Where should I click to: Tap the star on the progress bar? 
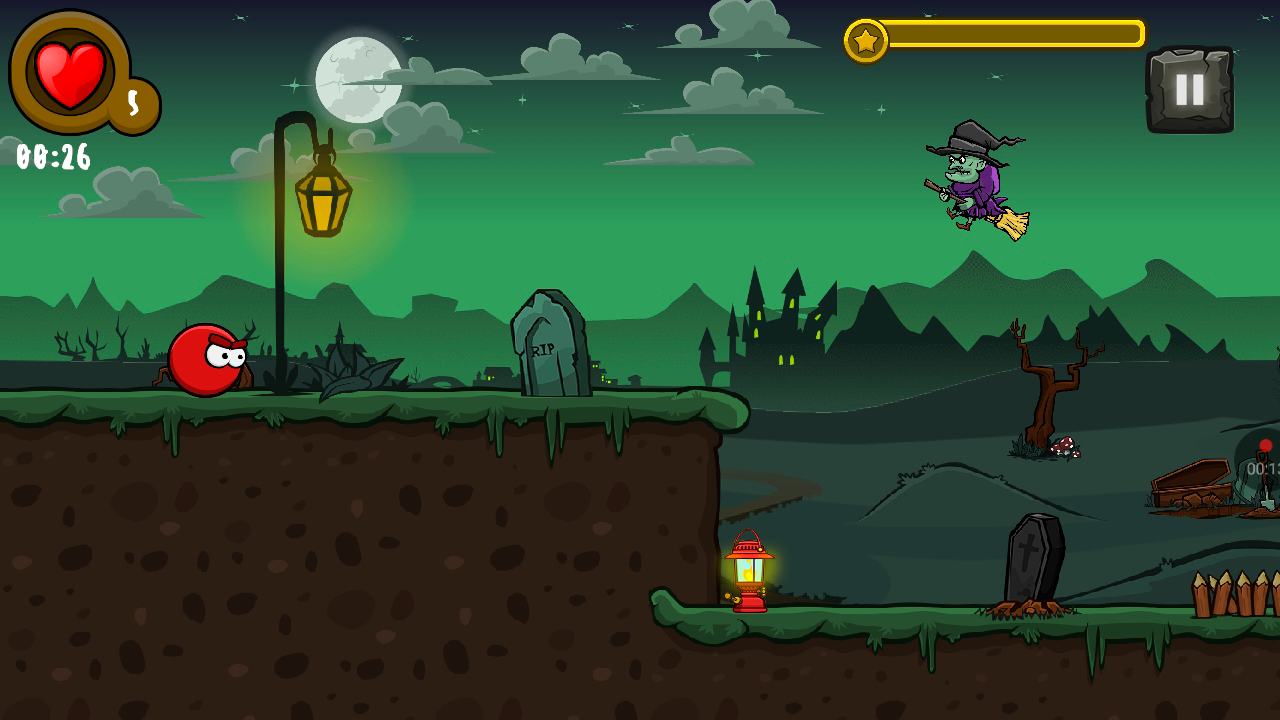click(868, 41)
